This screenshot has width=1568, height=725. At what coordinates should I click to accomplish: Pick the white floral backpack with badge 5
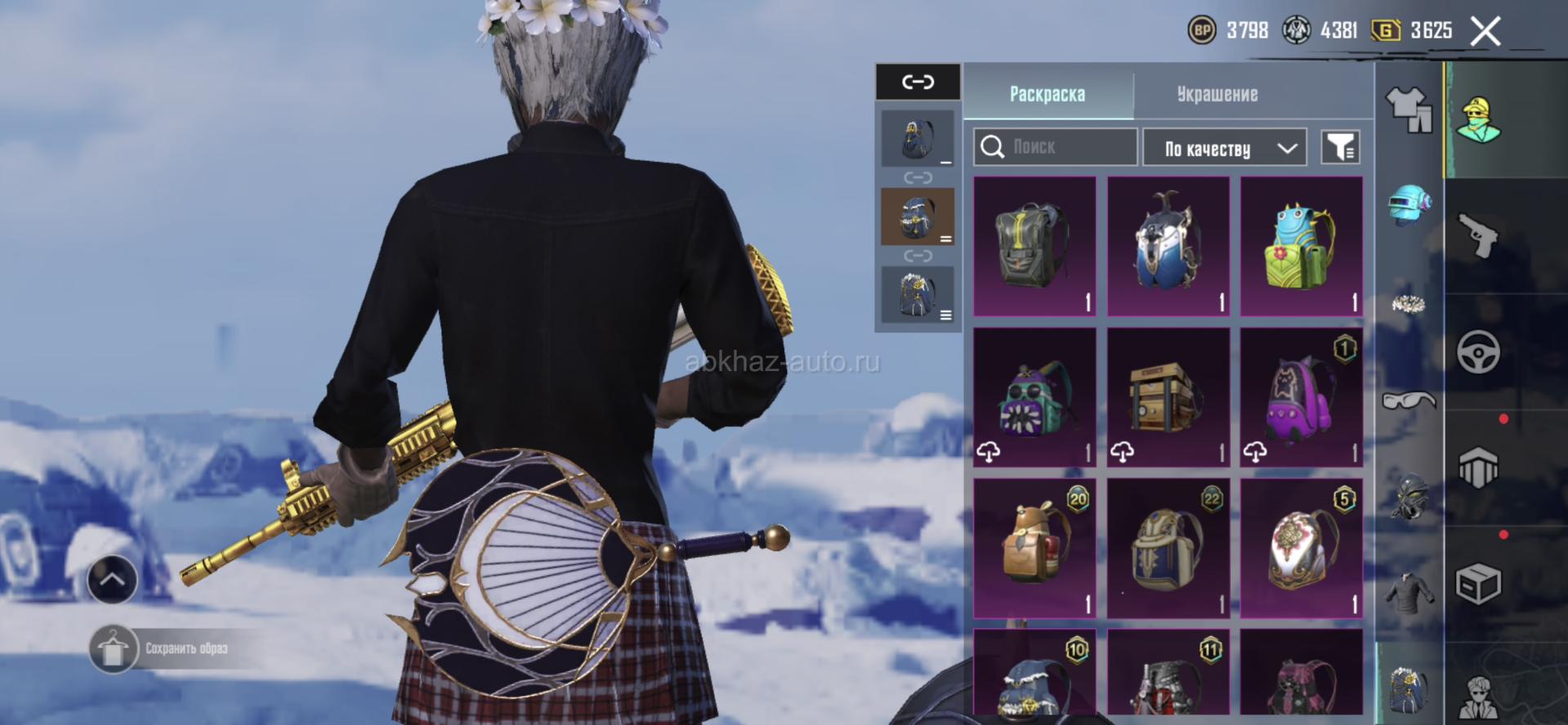click(x=1301, y=548)
